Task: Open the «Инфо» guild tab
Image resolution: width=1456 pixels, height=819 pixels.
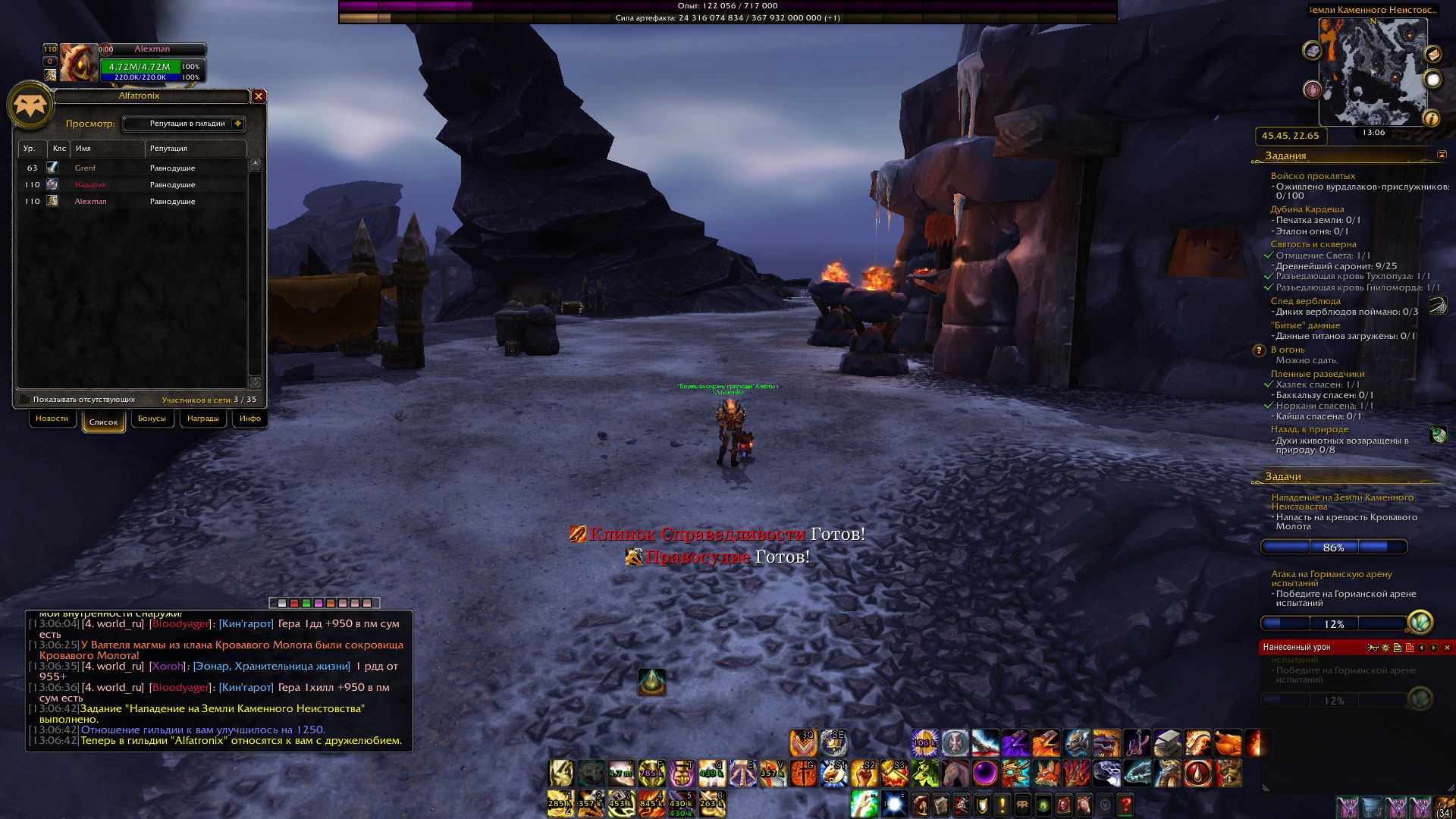Action: pos(249,419)
